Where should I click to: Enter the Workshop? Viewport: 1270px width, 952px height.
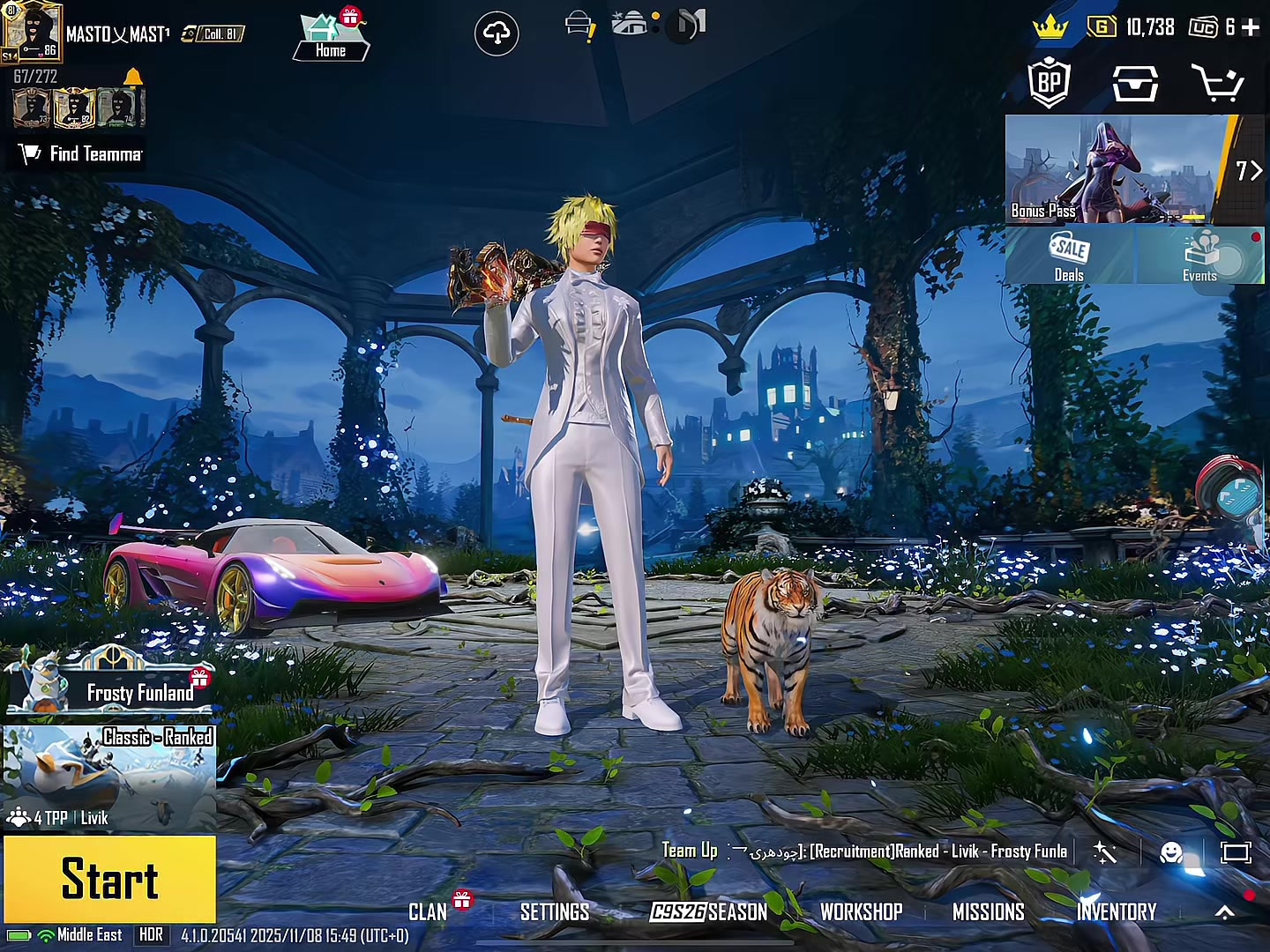point(861,912)
